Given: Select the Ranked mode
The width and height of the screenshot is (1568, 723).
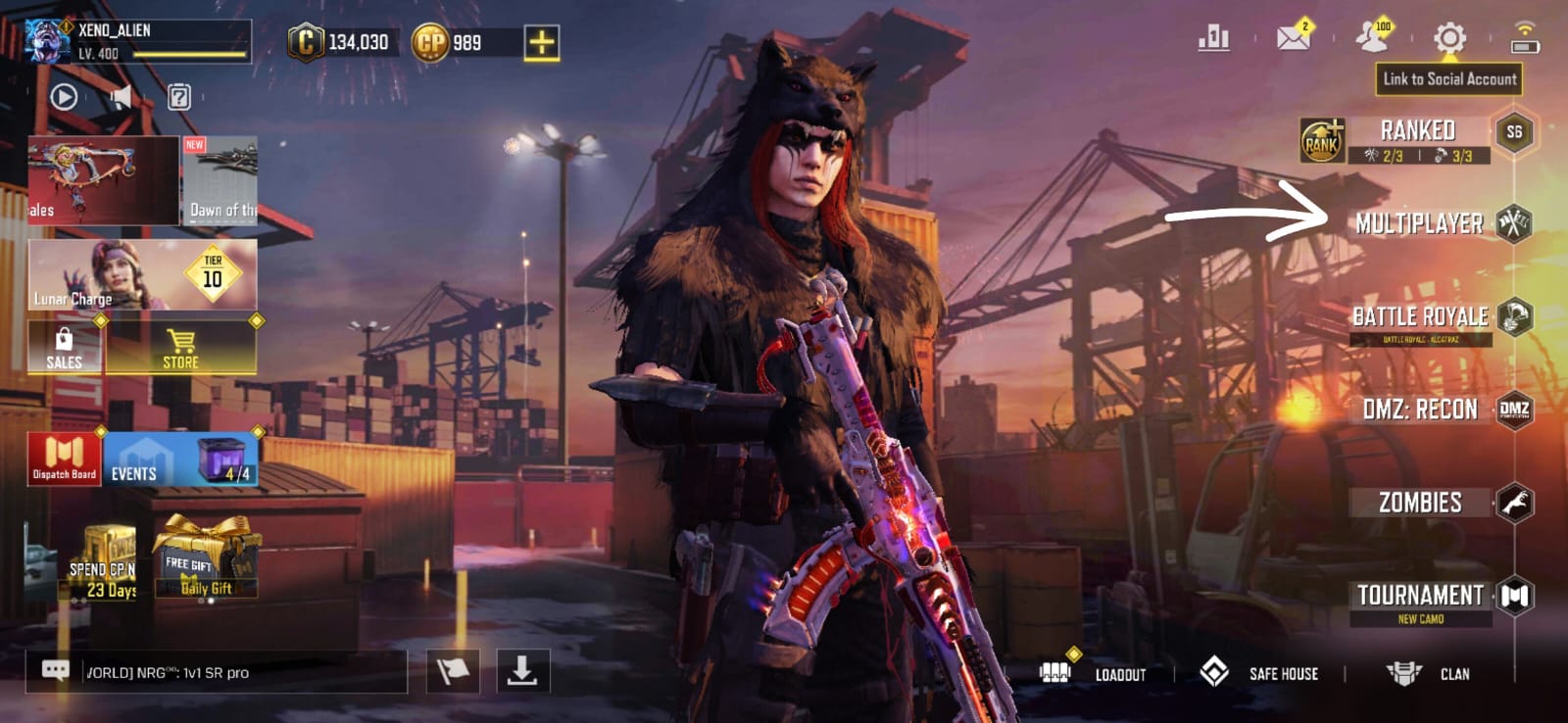Looking at the screenshot, I should pyautogui.click(x=1417, y=131).
